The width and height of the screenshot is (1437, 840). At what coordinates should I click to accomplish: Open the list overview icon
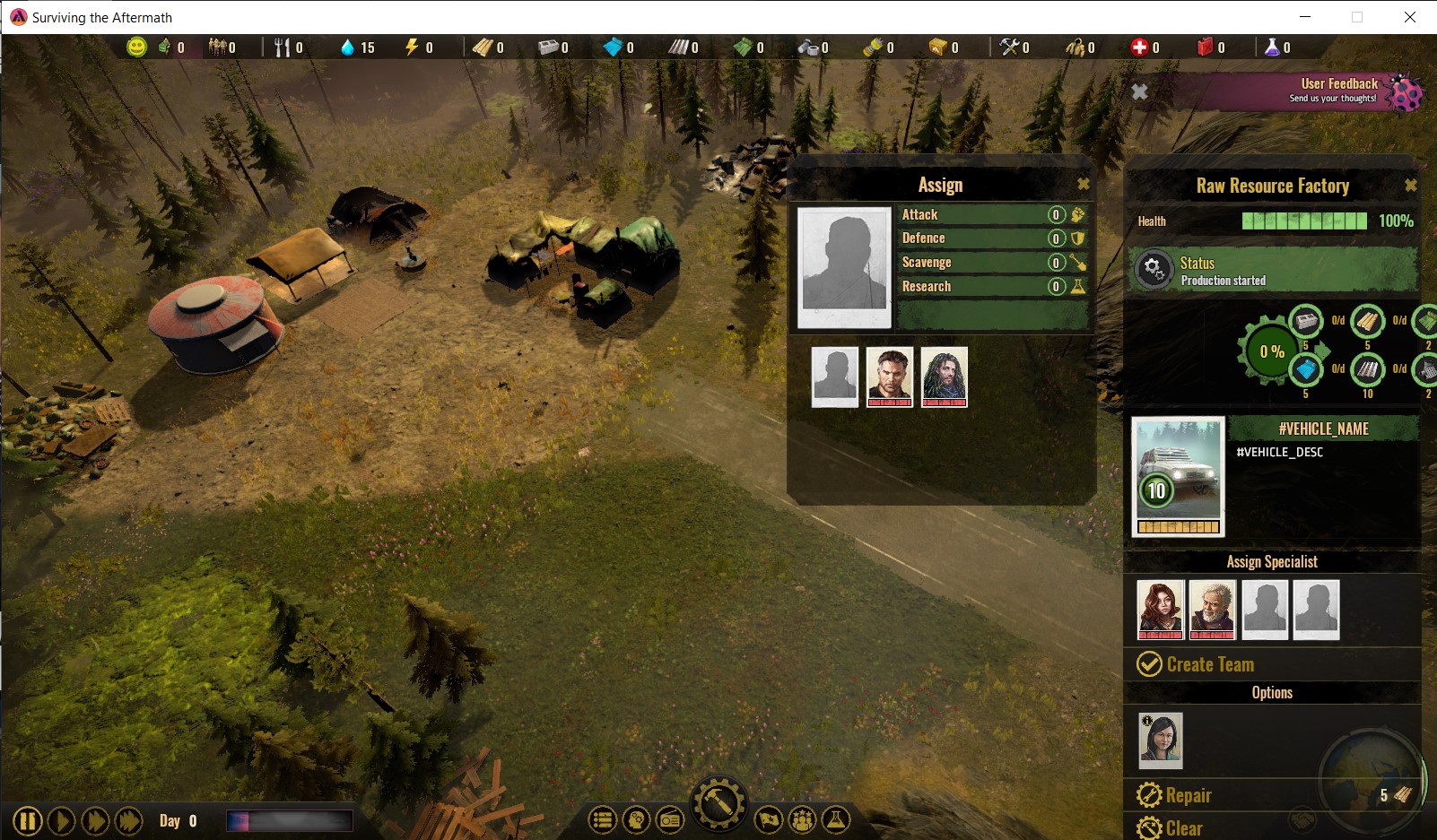(x=602, y=819)
